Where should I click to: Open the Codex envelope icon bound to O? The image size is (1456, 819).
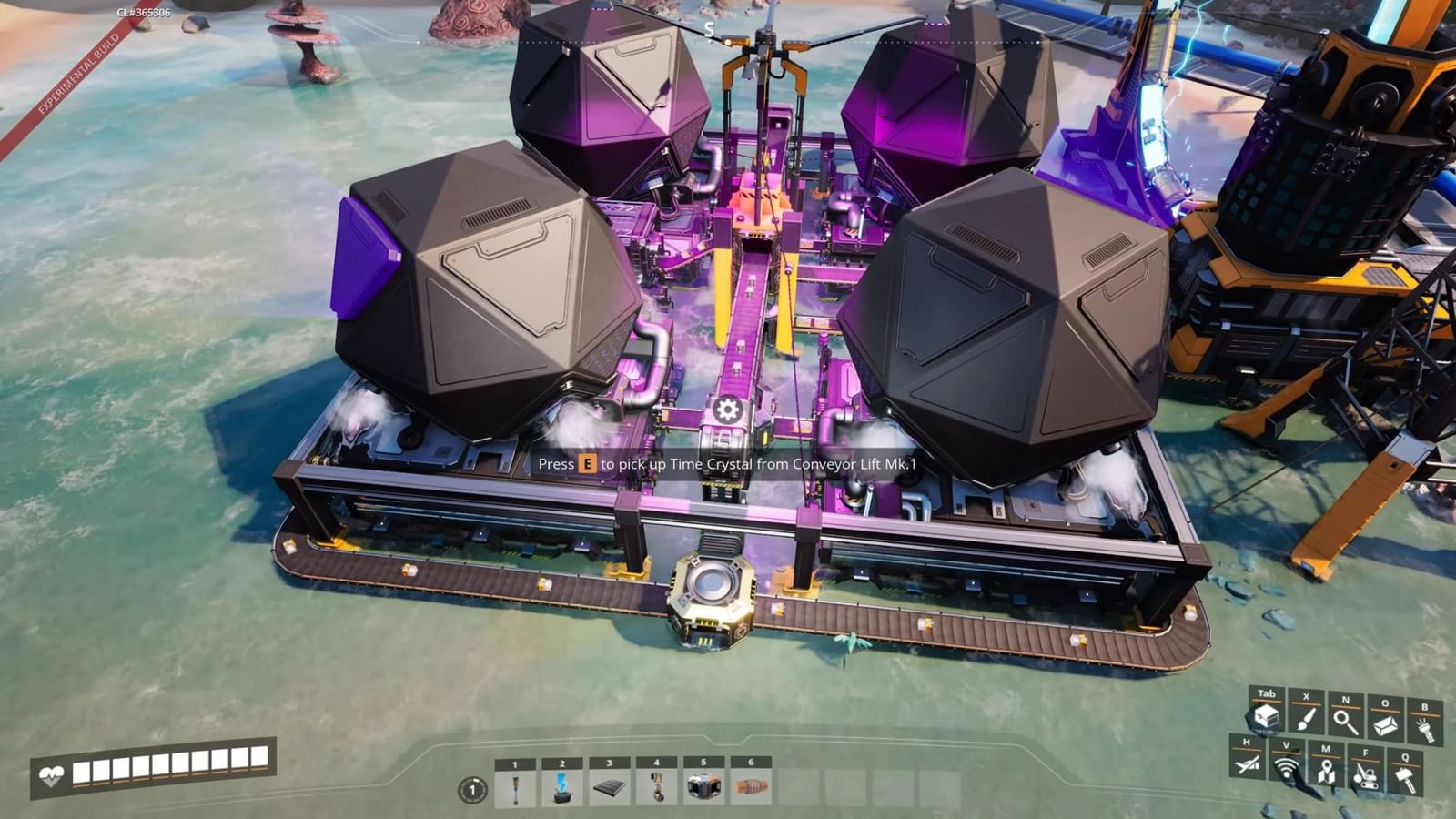1385,723
